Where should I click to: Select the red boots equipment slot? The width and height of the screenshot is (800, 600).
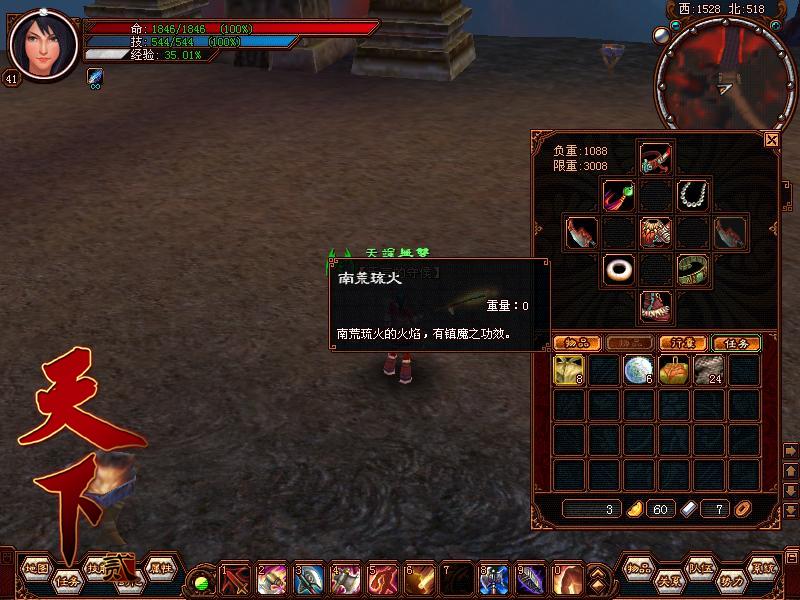655,307
